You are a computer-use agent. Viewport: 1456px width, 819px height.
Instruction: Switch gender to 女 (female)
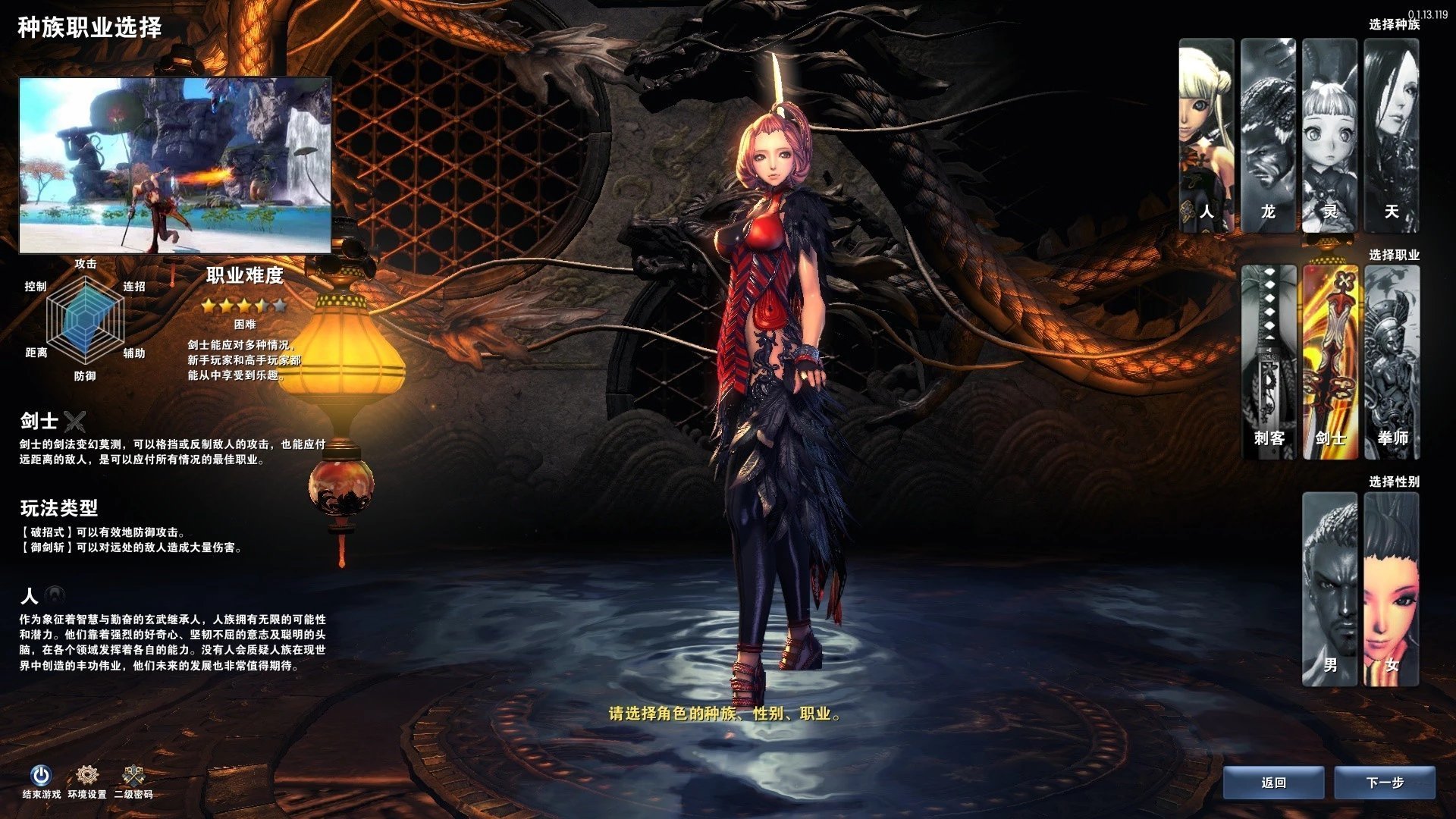pos(1392,588)
